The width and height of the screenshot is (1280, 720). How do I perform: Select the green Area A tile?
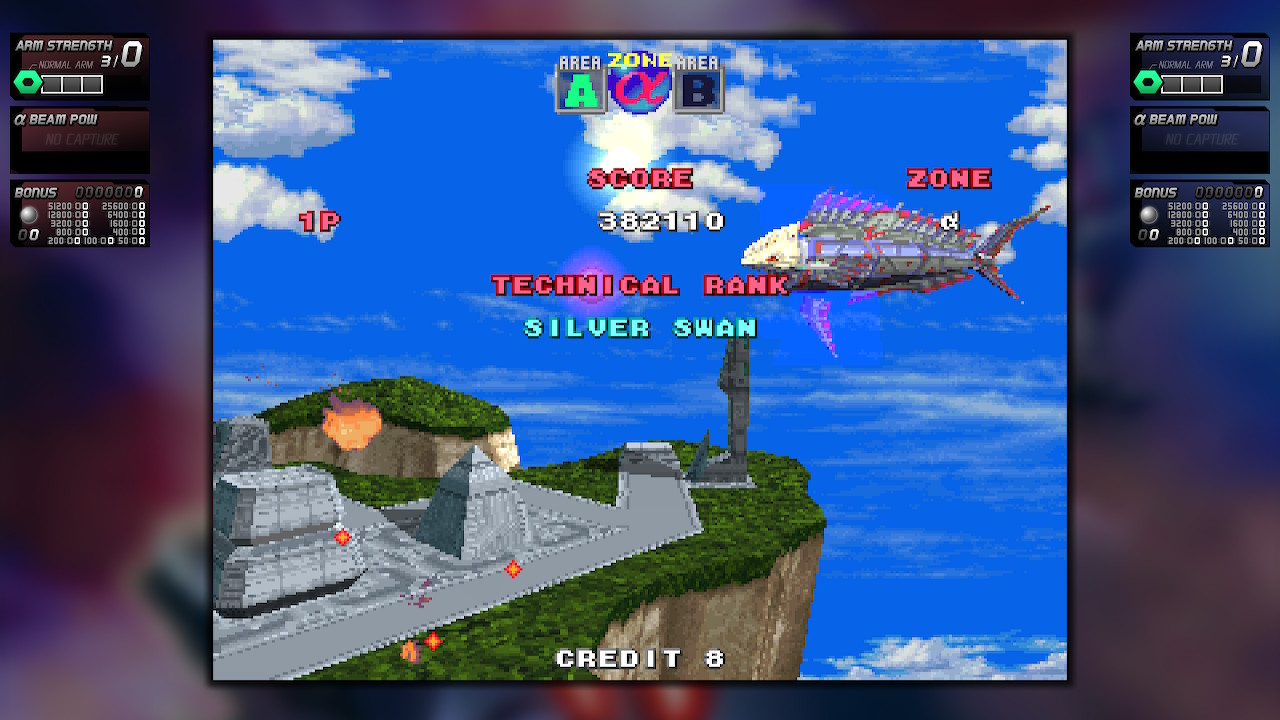tap(580, 91)
